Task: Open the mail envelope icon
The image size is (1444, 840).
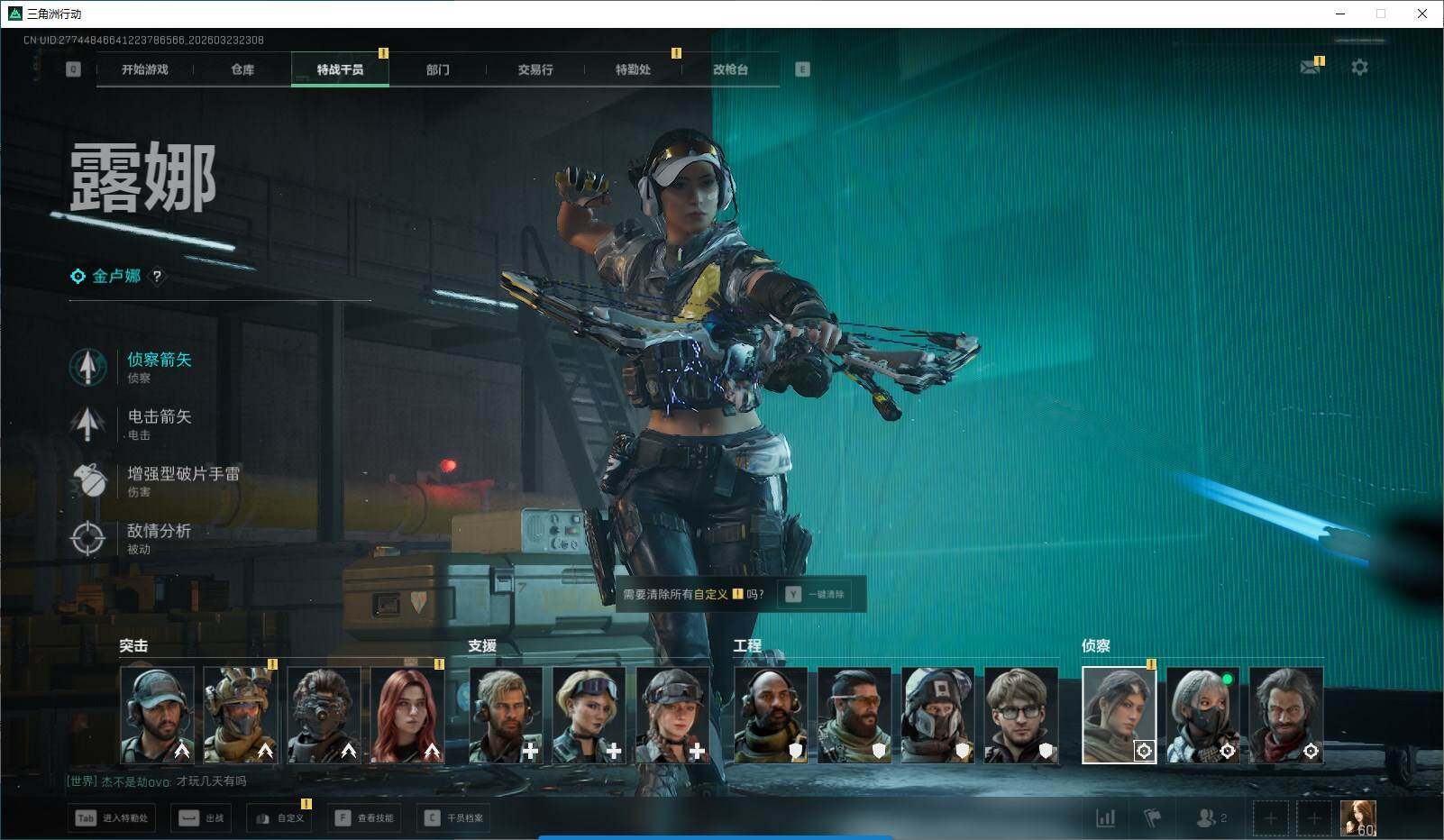Action: (1310, 68)
